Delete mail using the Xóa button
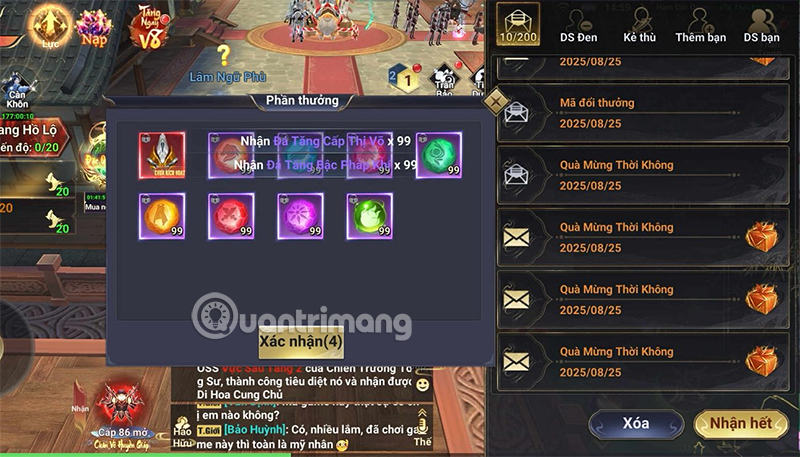 [636, 424]
